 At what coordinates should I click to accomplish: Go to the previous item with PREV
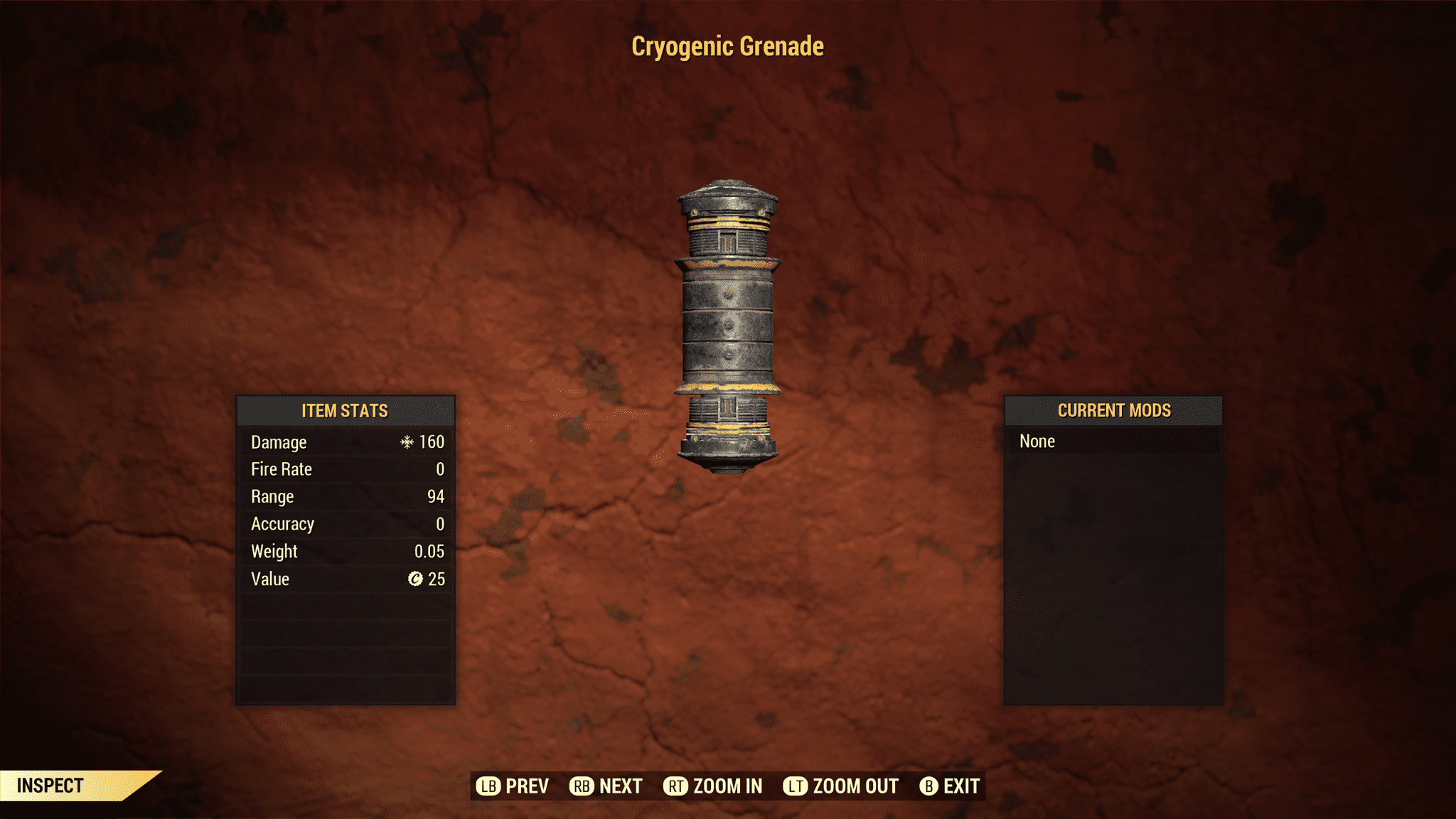(513, 786)
